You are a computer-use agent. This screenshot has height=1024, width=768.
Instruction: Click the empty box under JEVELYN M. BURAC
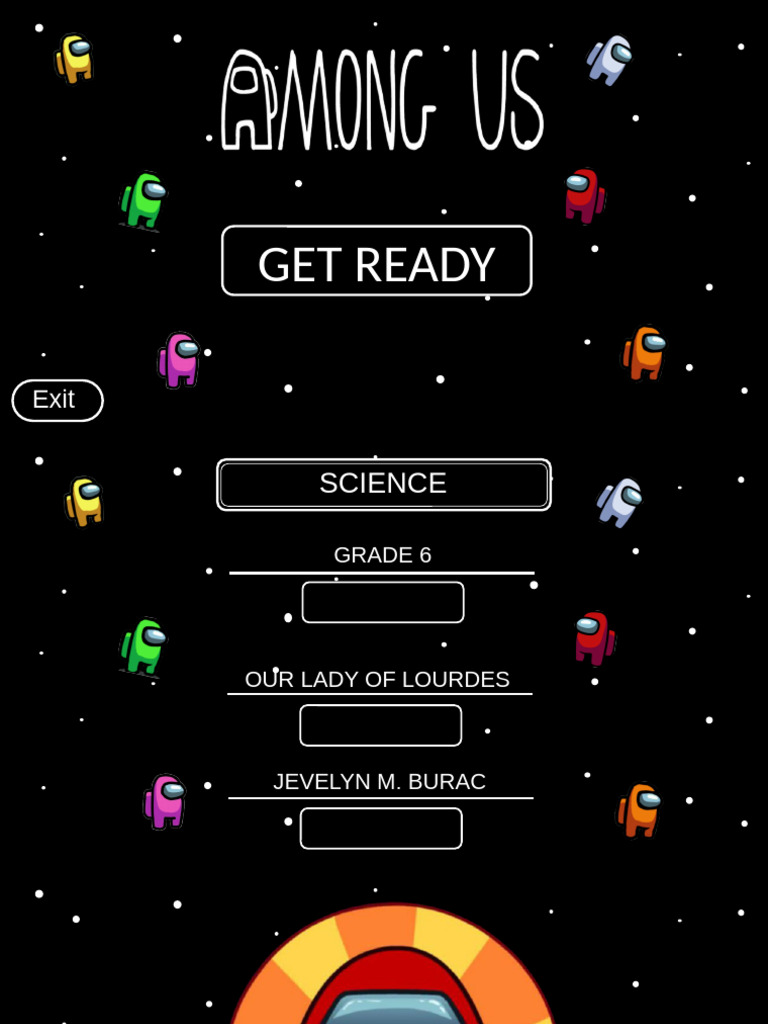(x=381, y=828)
